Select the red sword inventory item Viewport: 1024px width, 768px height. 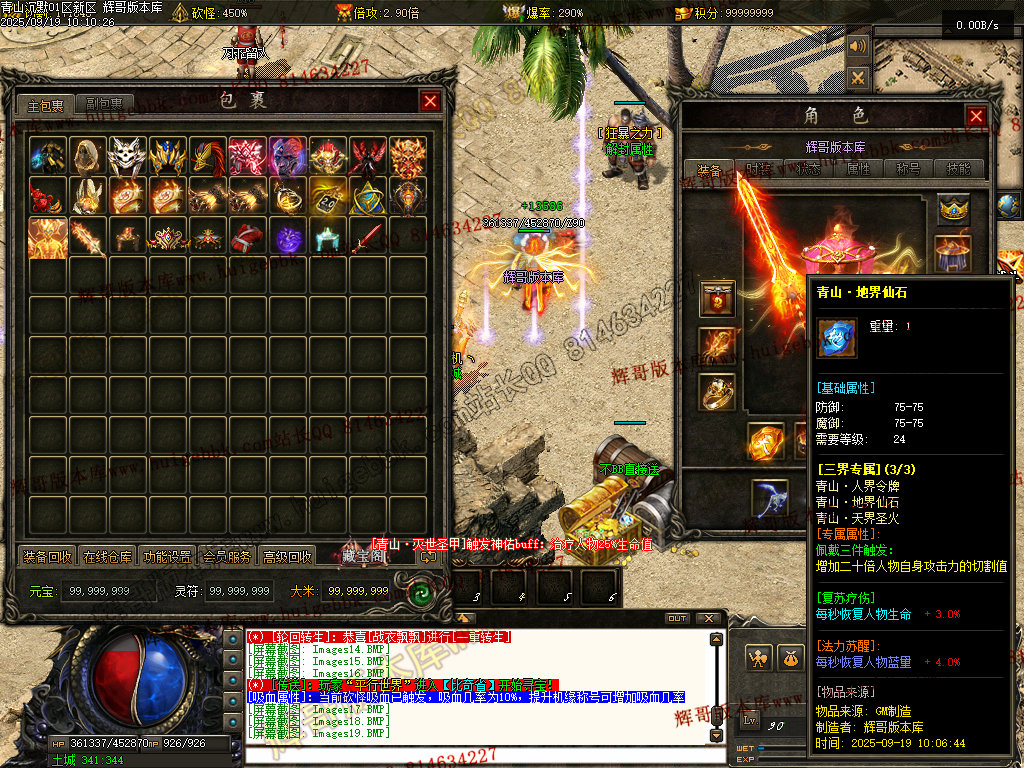[368, 237]
